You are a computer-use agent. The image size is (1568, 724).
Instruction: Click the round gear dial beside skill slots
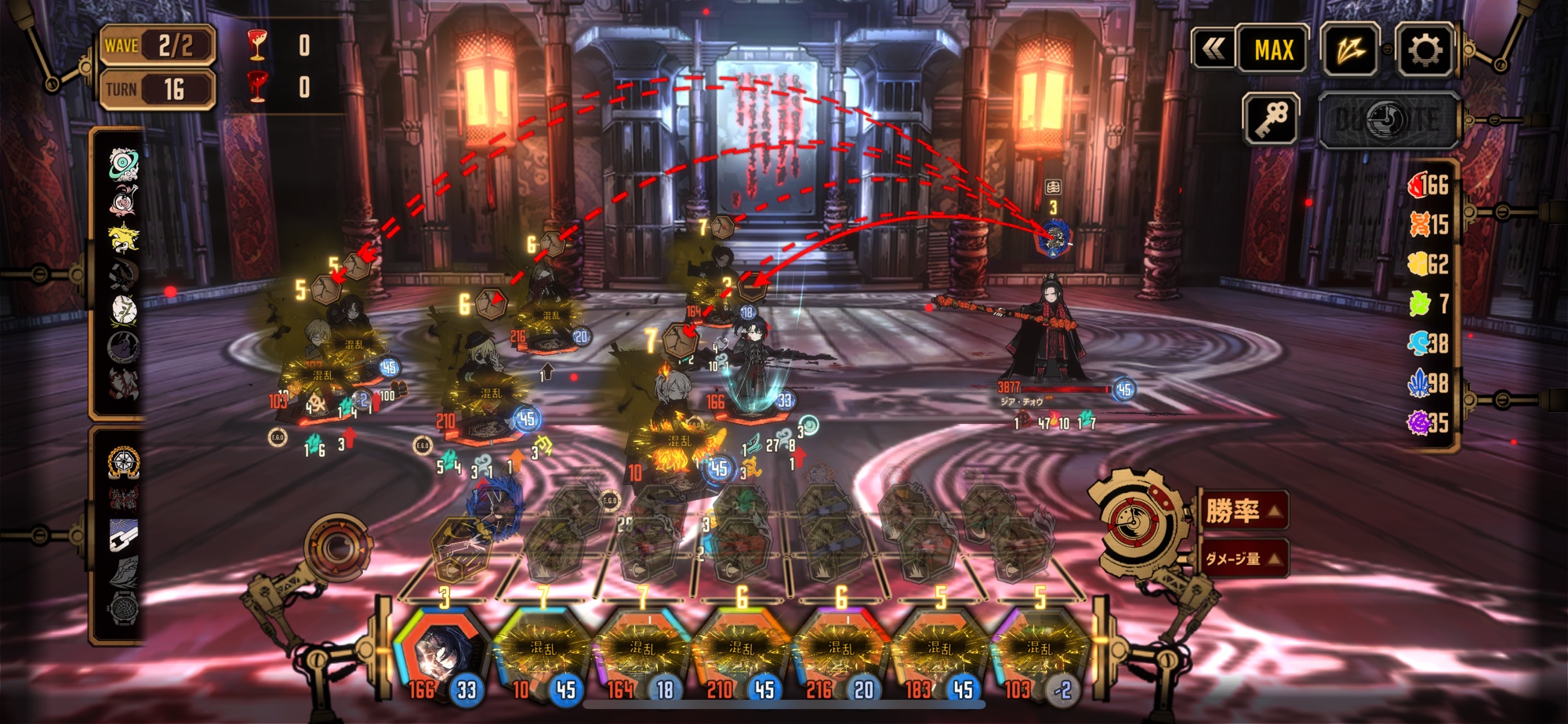339,546
